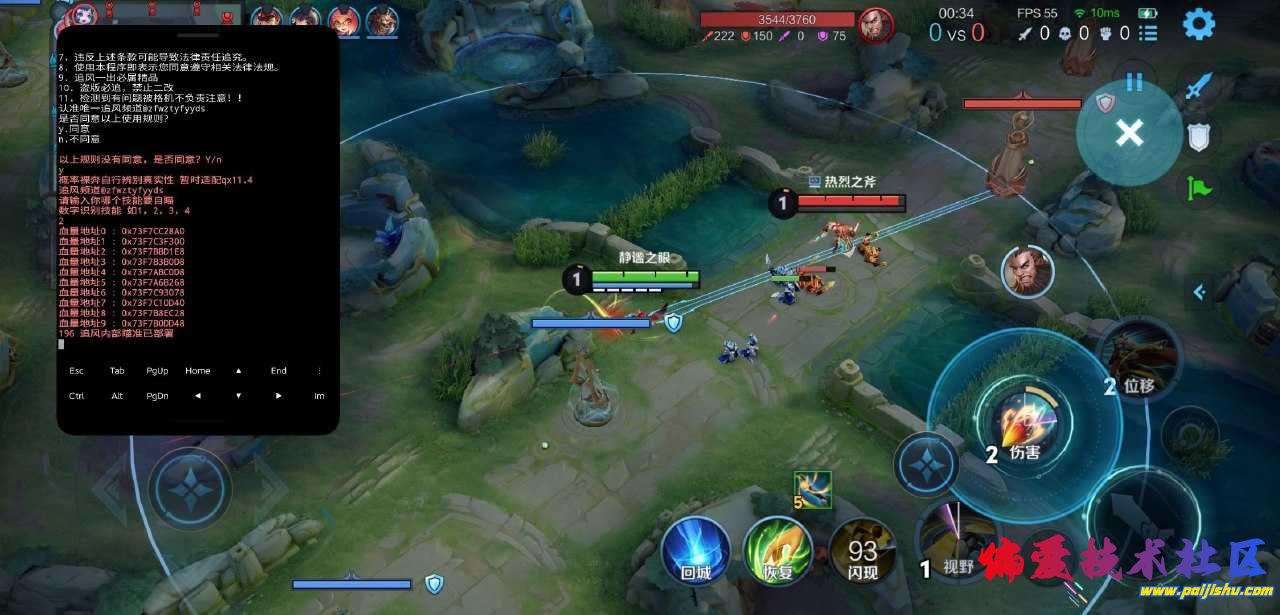The image size is (1280, 615).
Task: Activate the 恢复 heal ability
Action: tap(776, 551)
